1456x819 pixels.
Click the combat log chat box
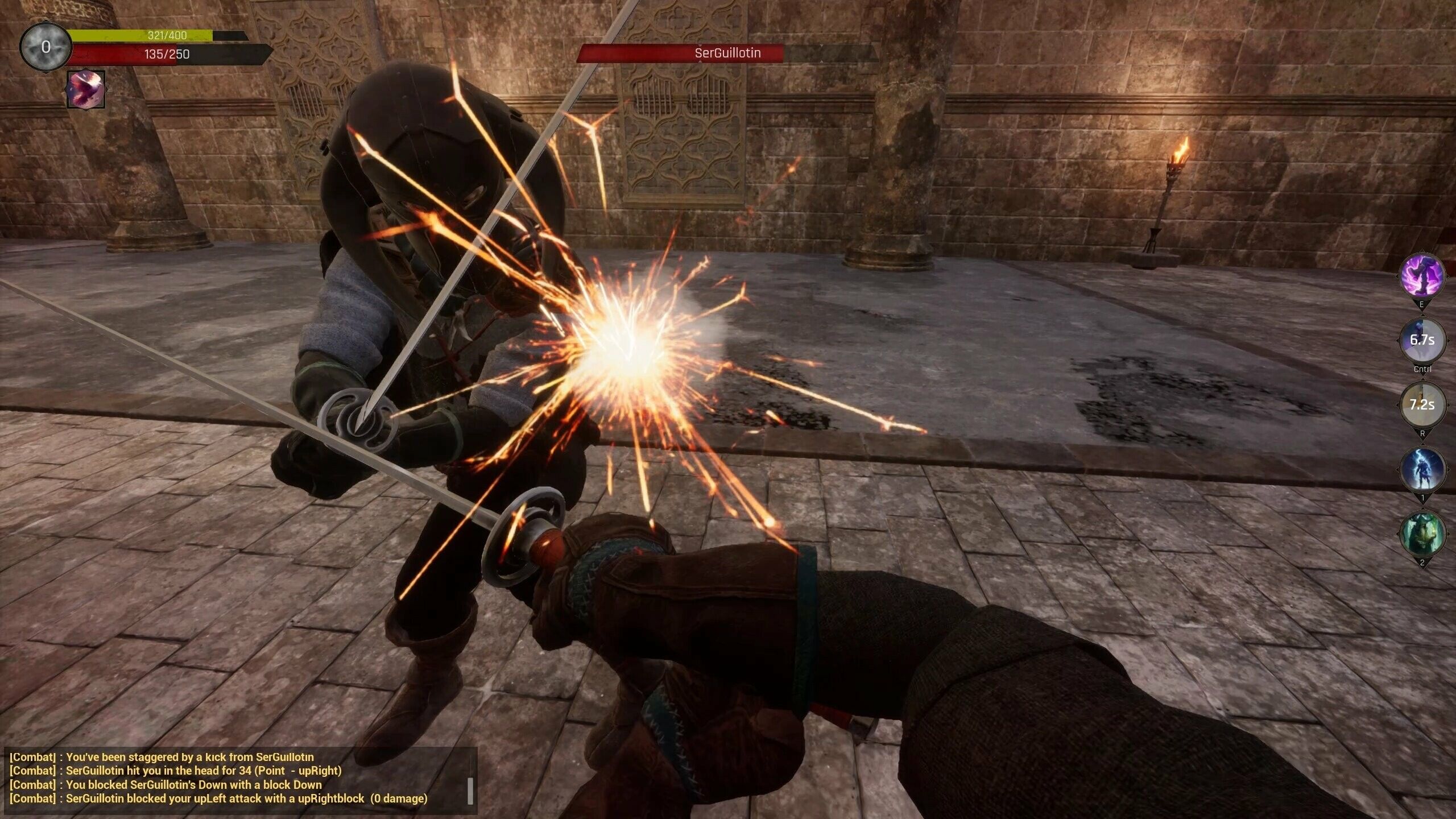[x=239, y=778]
